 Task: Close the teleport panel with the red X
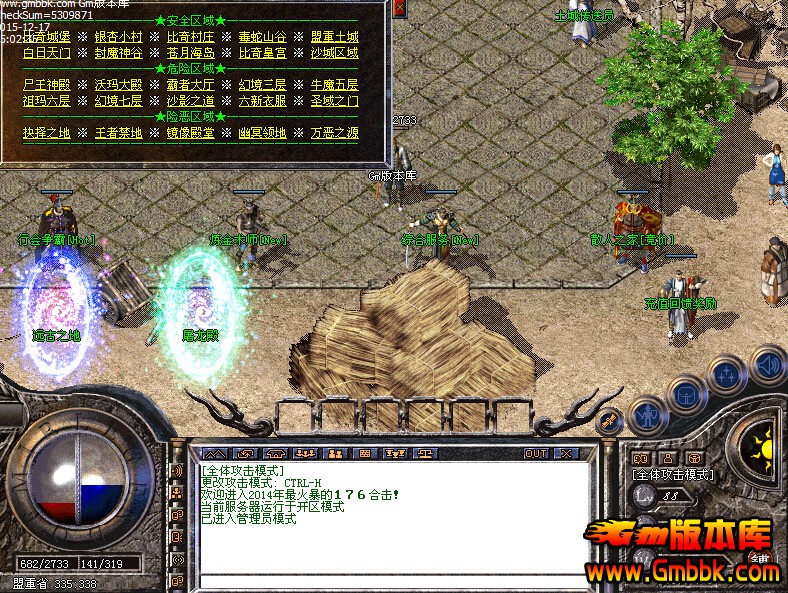(x=400, y=9)
